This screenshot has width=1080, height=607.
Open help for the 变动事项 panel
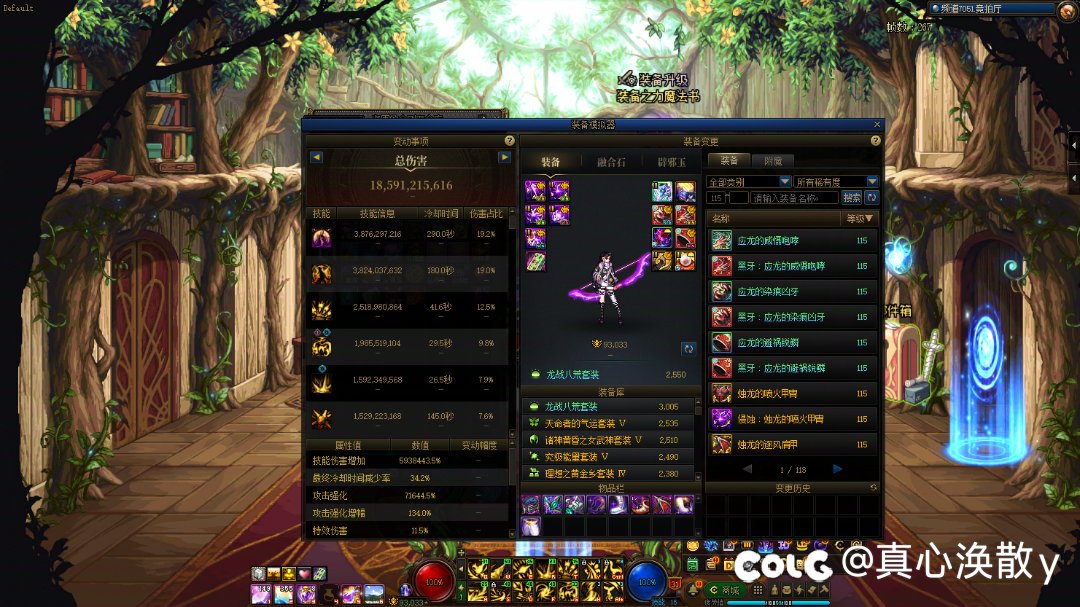510,141
